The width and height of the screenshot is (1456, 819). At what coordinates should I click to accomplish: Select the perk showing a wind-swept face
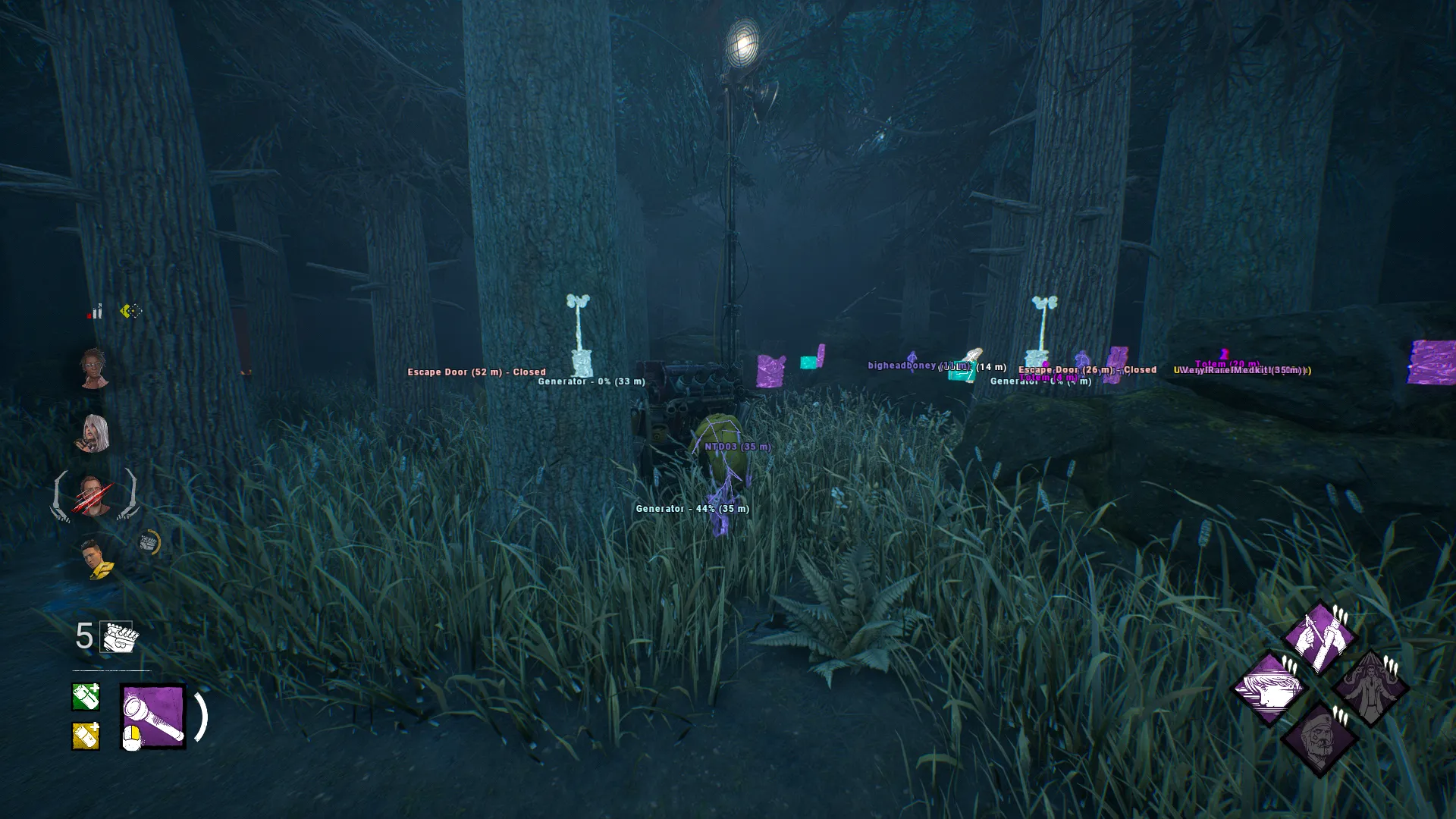pyautogui.click(x=1269, y=689)
